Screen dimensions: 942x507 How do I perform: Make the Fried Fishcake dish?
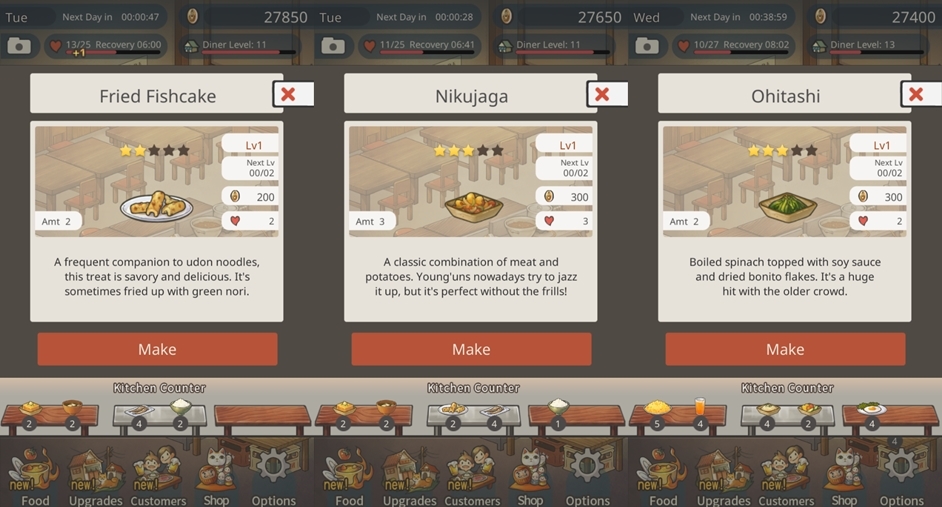(x=157, y=349)
